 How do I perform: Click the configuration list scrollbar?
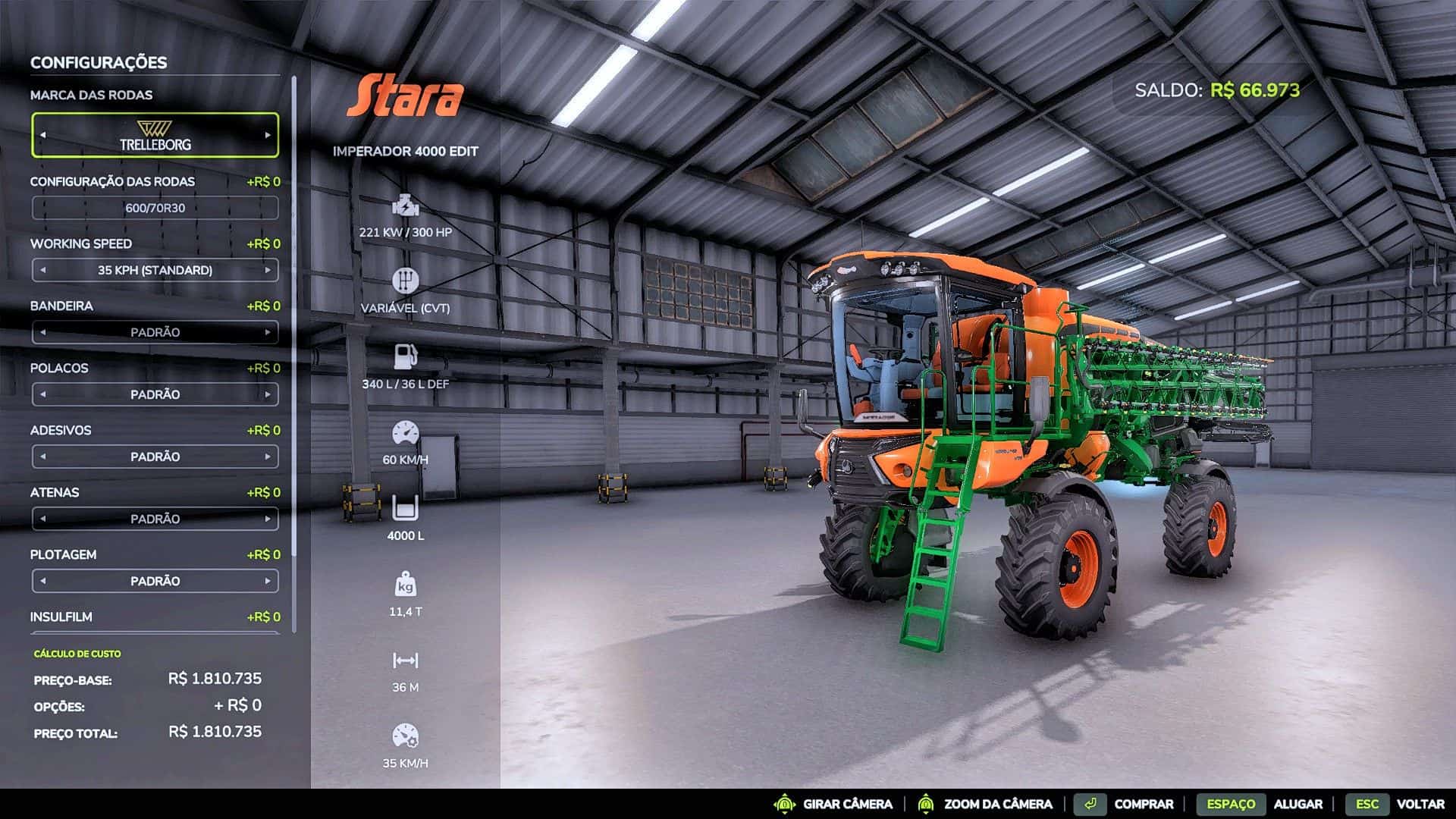[293, 303]
